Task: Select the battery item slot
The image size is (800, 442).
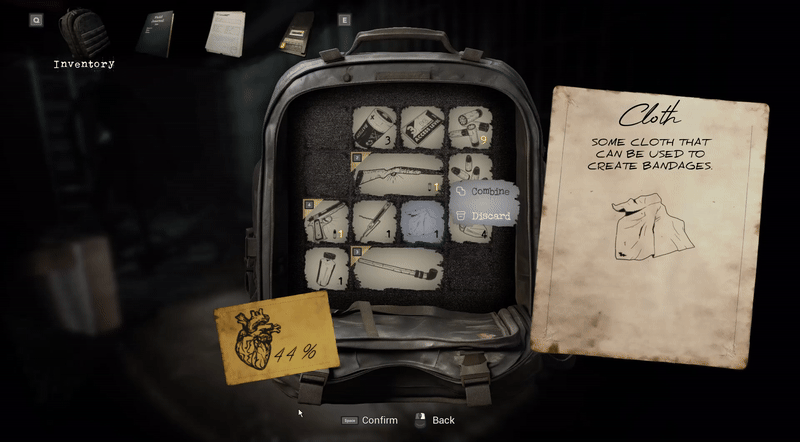Action: (x=374, y=127)
